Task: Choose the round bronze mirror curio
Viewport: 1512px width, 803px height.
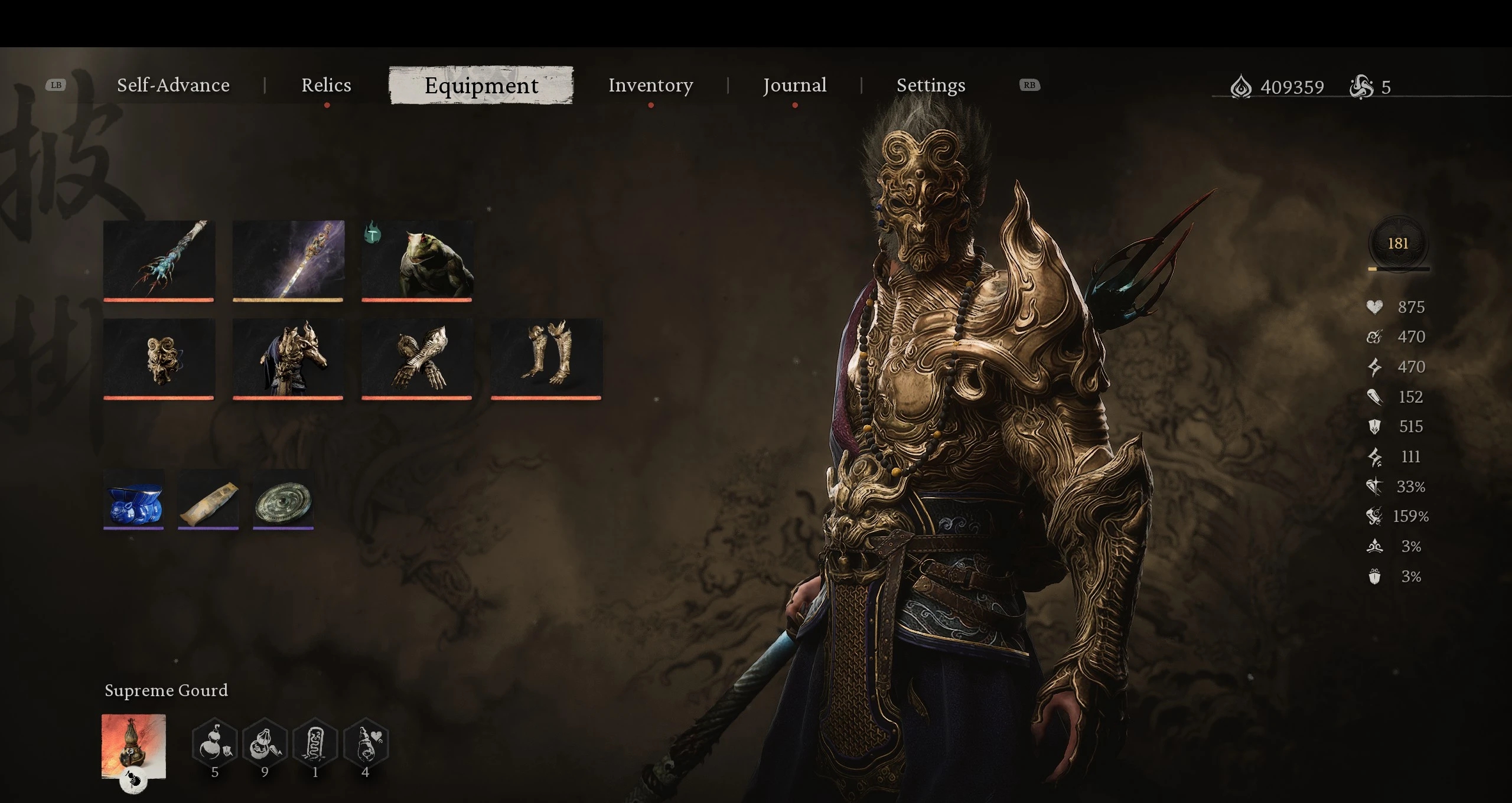Action: (x=283, y=499)
